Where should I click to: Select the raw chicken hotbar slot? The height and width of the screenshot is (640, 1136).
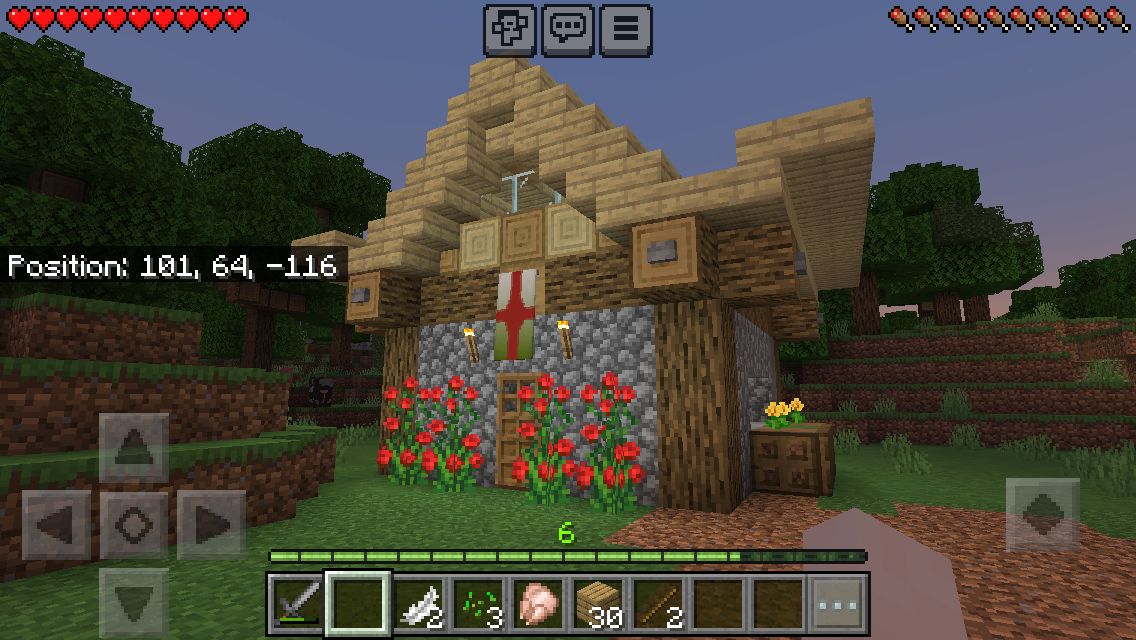538,604
